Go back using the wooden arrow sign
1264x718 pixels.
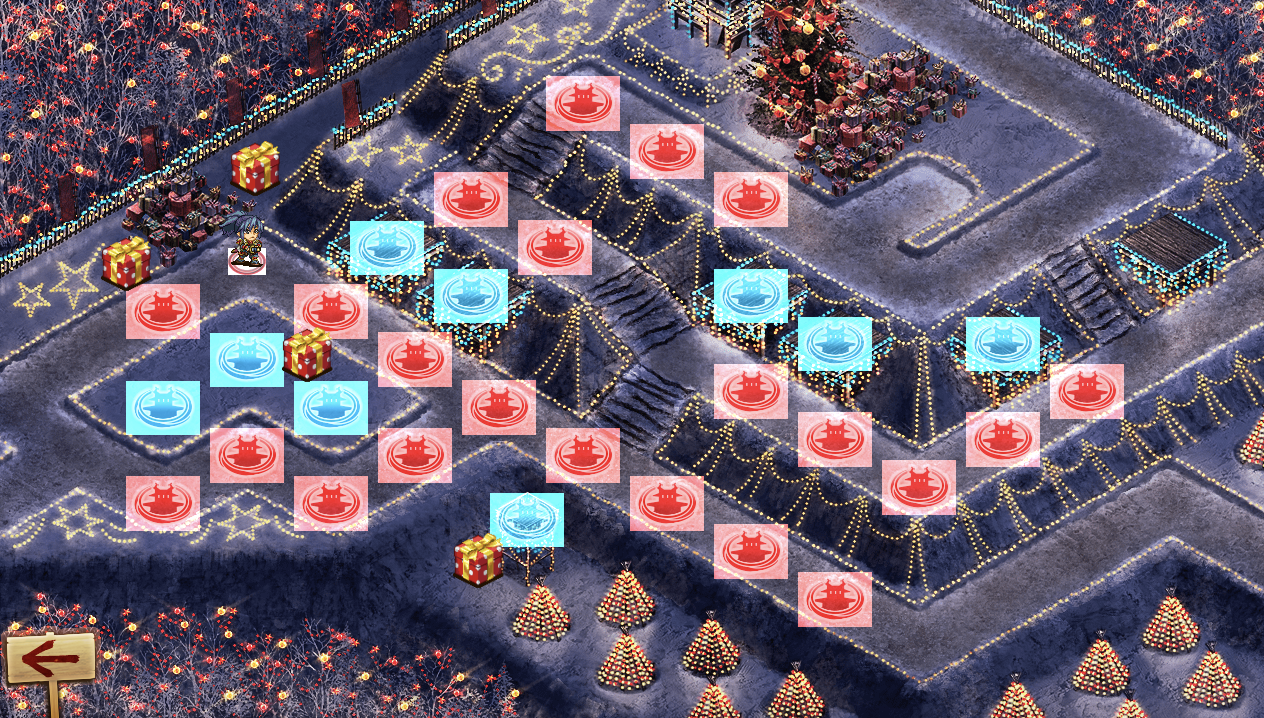coord(50,658)
